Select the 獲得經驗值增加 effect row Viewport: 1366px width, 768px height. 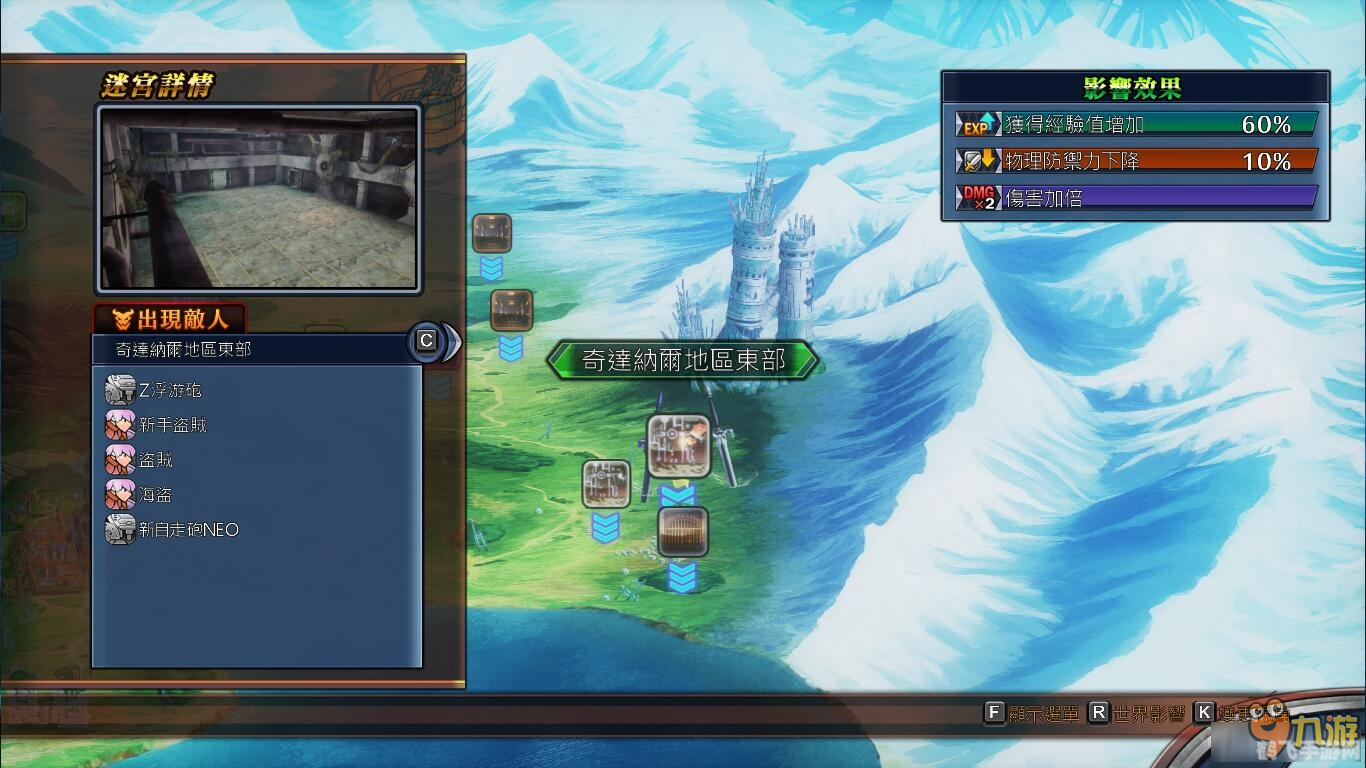[1135, 124]
